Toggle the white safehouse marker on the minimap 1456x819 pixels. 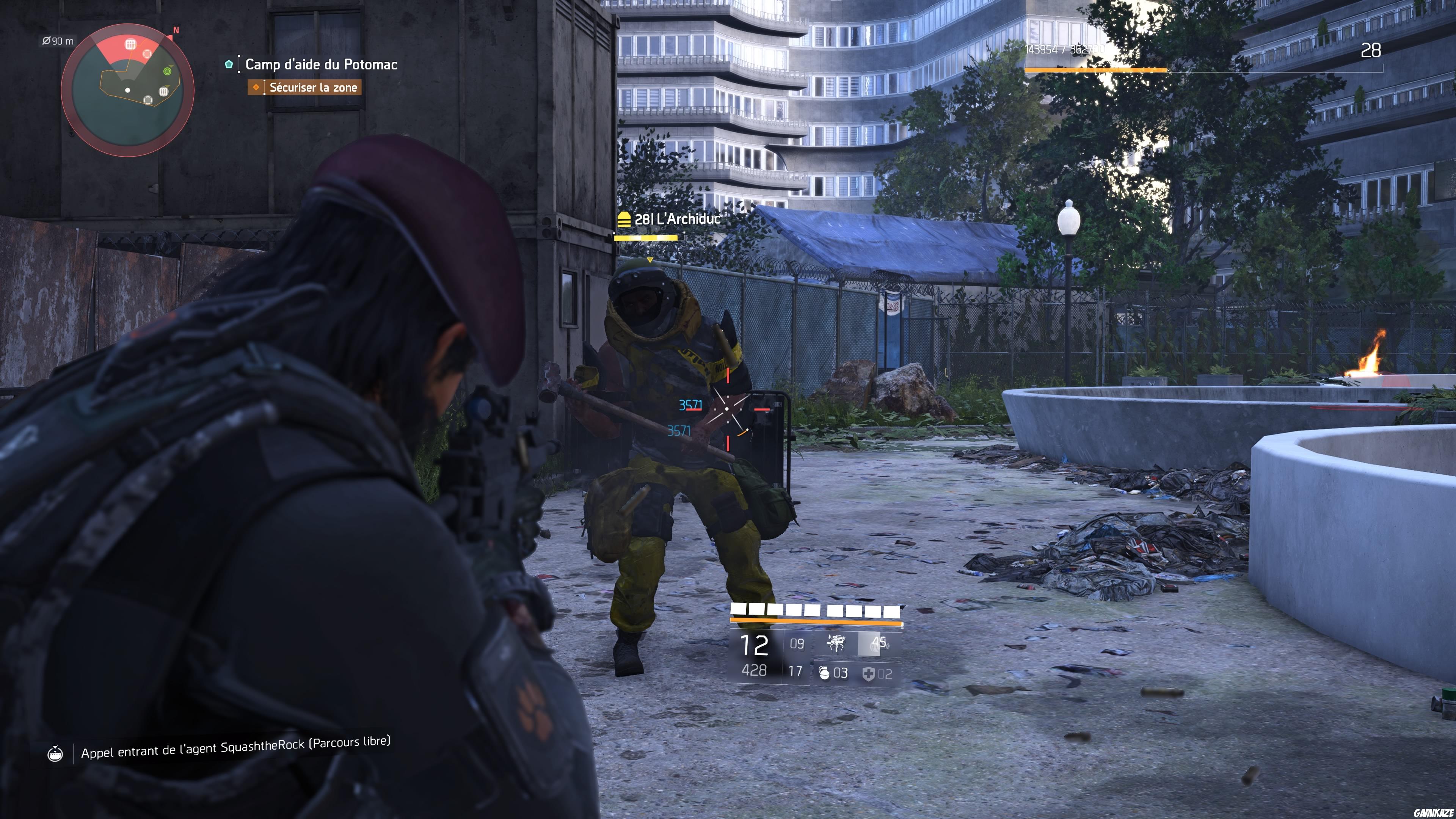pos(164,92)
